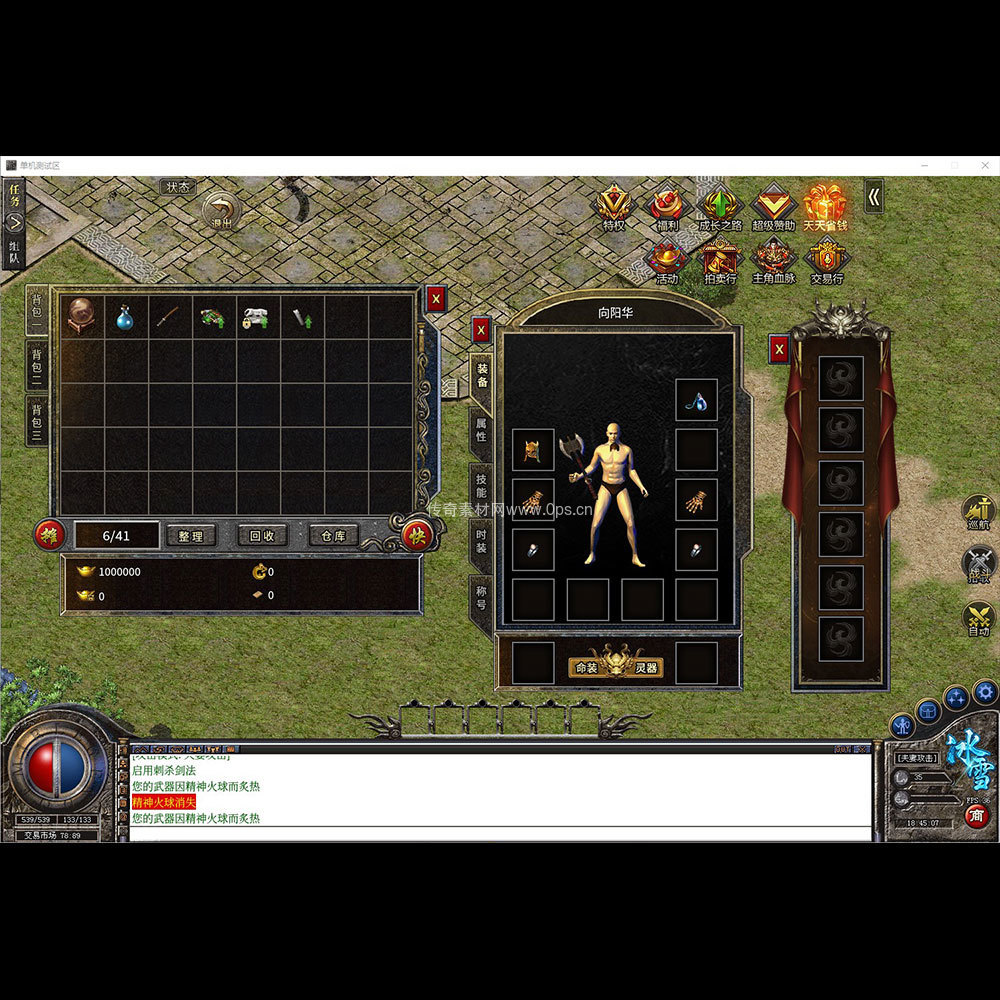Switch to 背包三 bag tab
The image size is (1000, 1000).
[37, 421]
